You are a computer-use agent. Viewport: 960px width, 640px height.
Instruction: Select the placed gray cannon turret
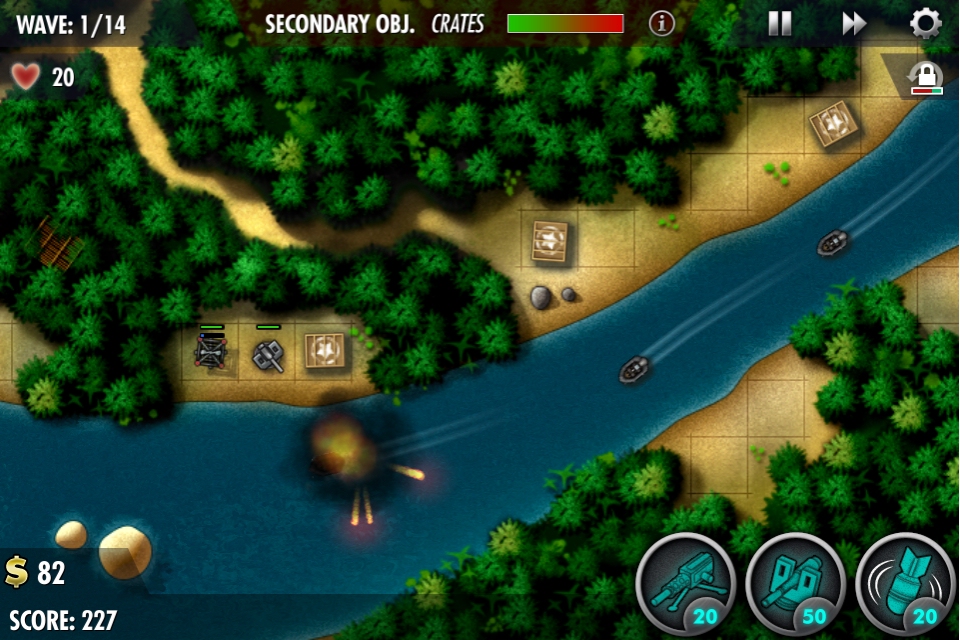point(268,355)
